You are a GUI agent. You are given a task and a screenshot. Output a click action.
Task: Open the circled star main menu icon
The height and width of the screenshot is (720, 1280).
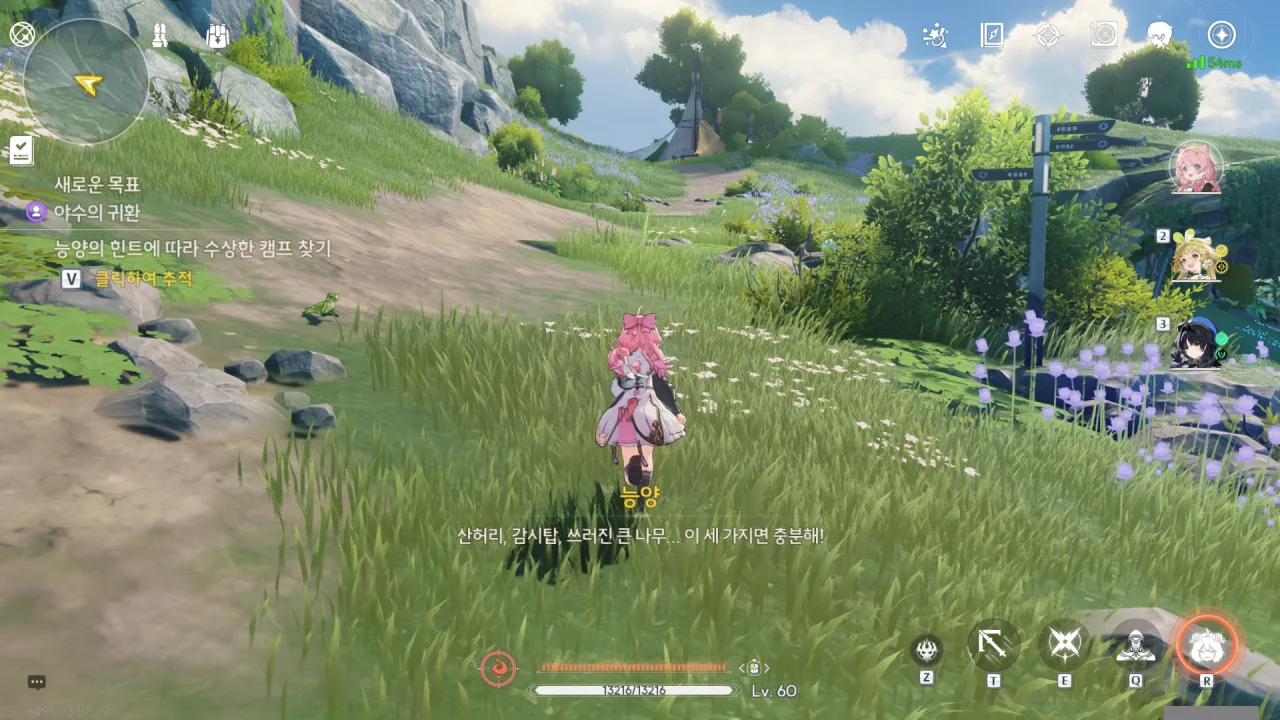point(1221,35)
